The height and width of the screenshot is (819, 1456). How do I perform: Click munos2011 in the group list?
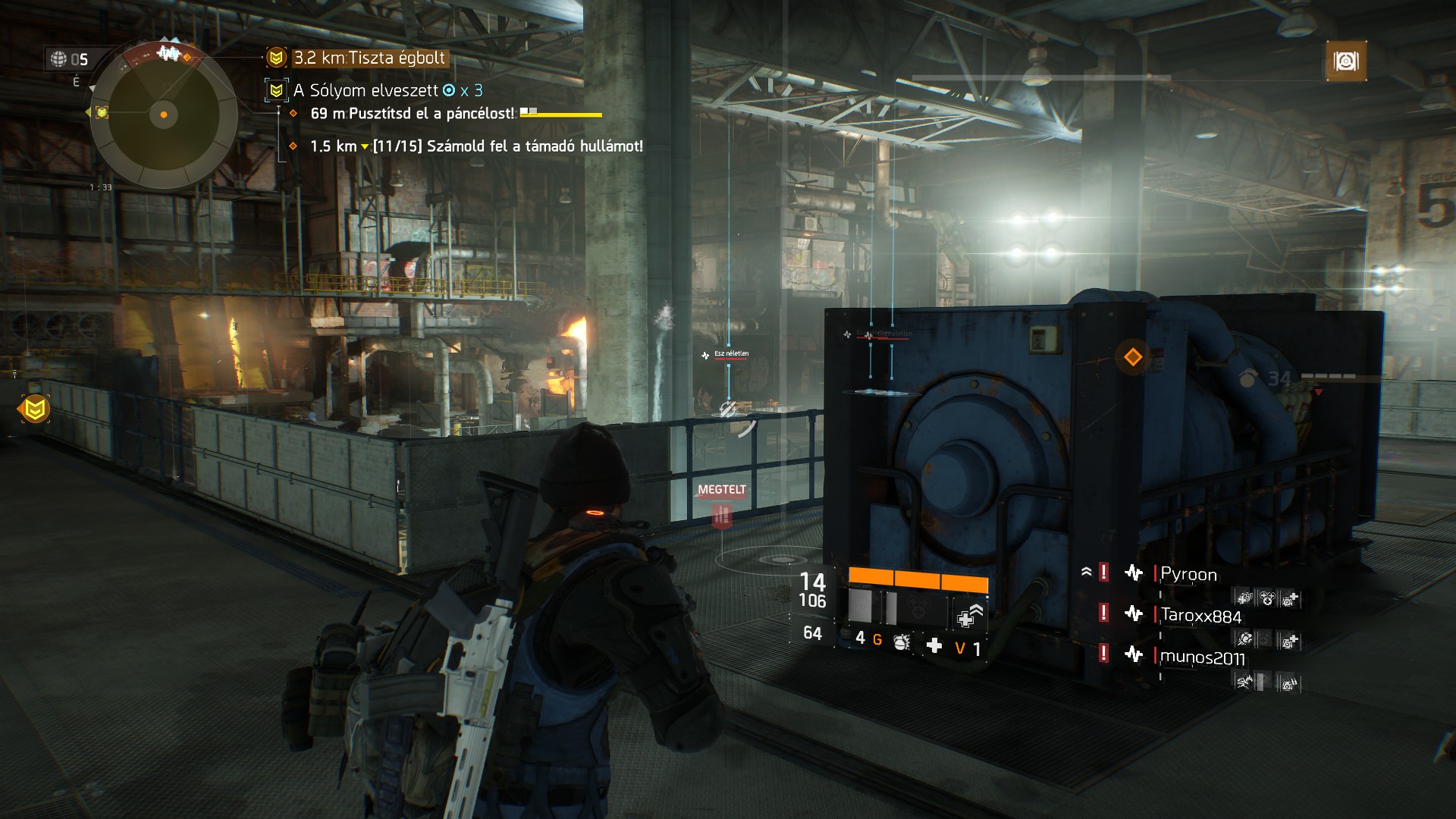click(1202, 657)
